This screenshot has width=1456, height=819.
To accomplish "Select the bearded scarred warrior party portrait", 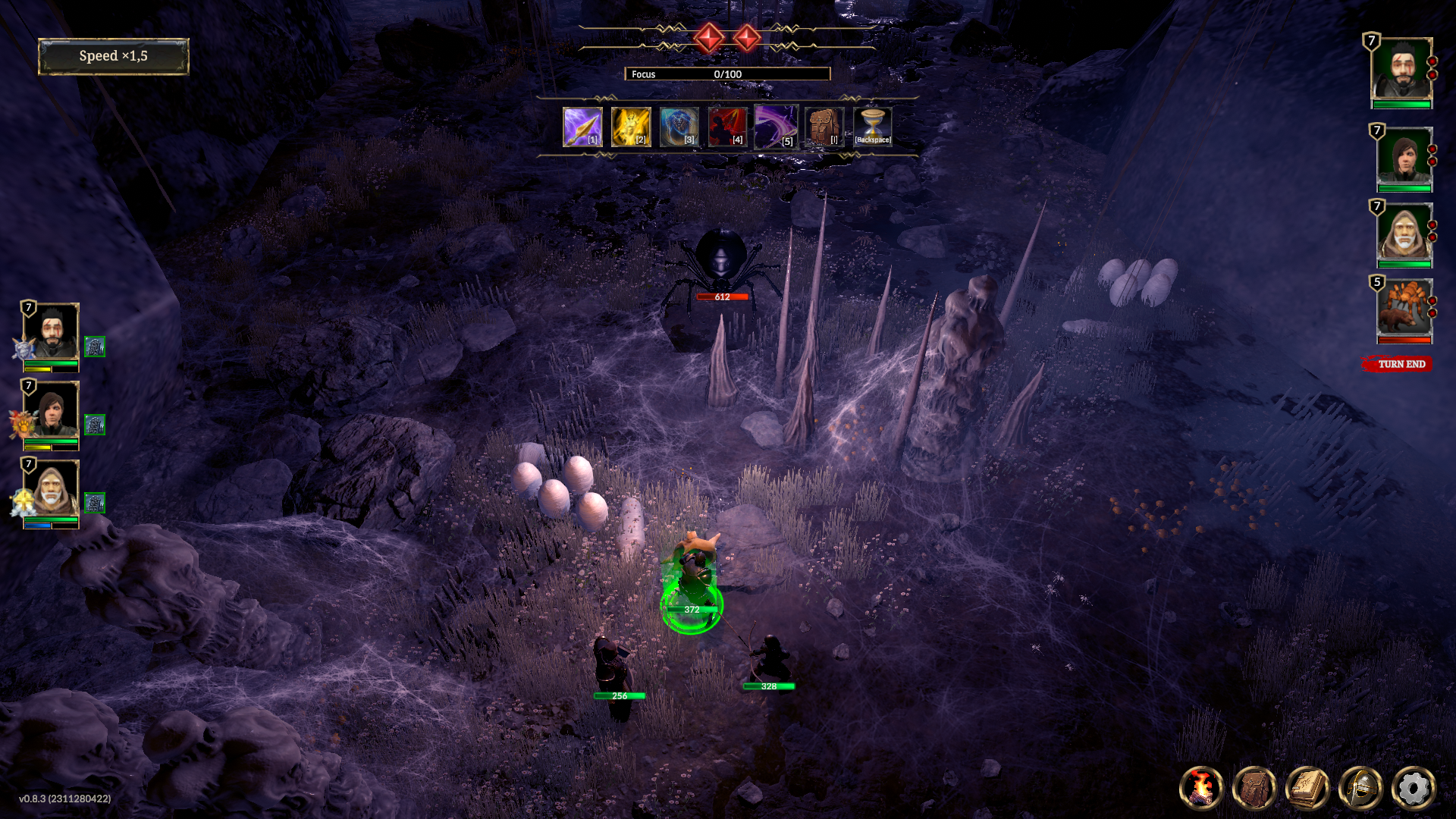I will pos(51,333).
